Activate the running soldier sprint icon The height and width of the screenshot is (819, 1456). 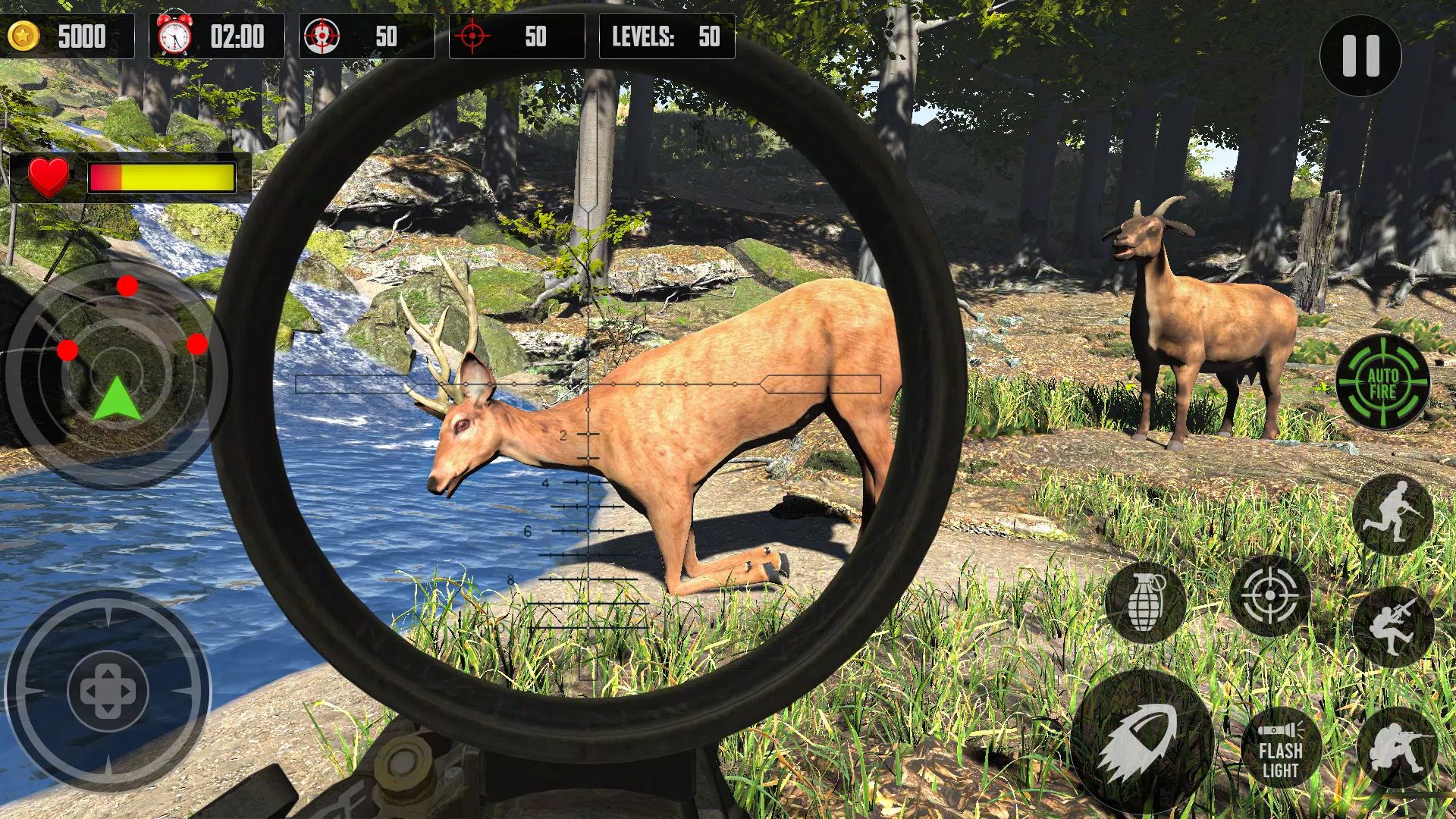(x=1392, y=513)
